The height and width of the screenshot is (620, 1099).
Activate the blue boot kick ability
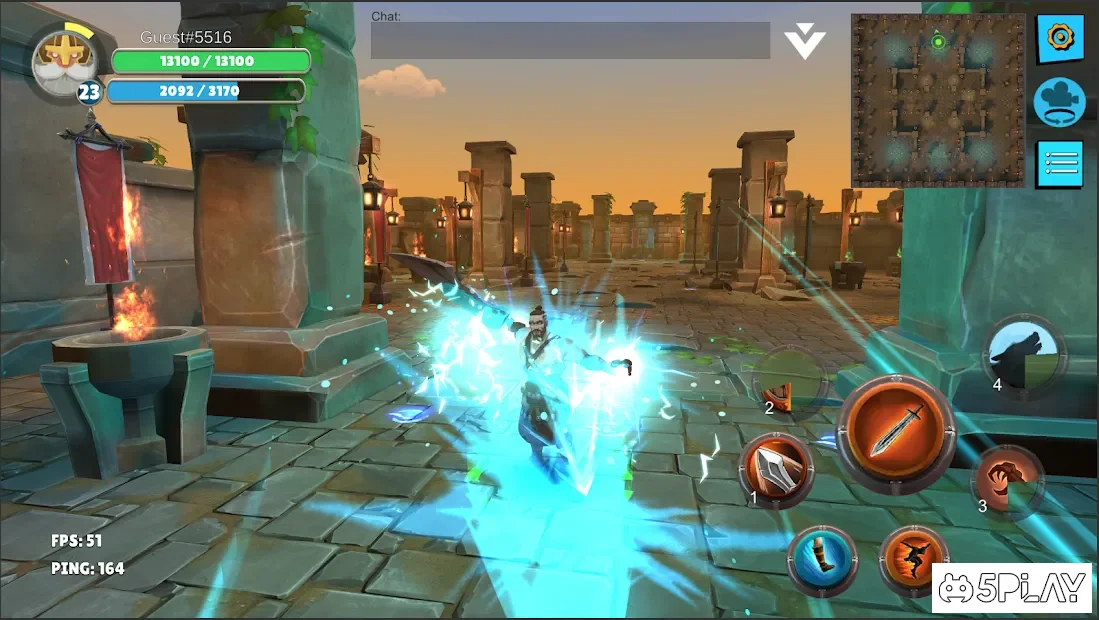(822, 559)
